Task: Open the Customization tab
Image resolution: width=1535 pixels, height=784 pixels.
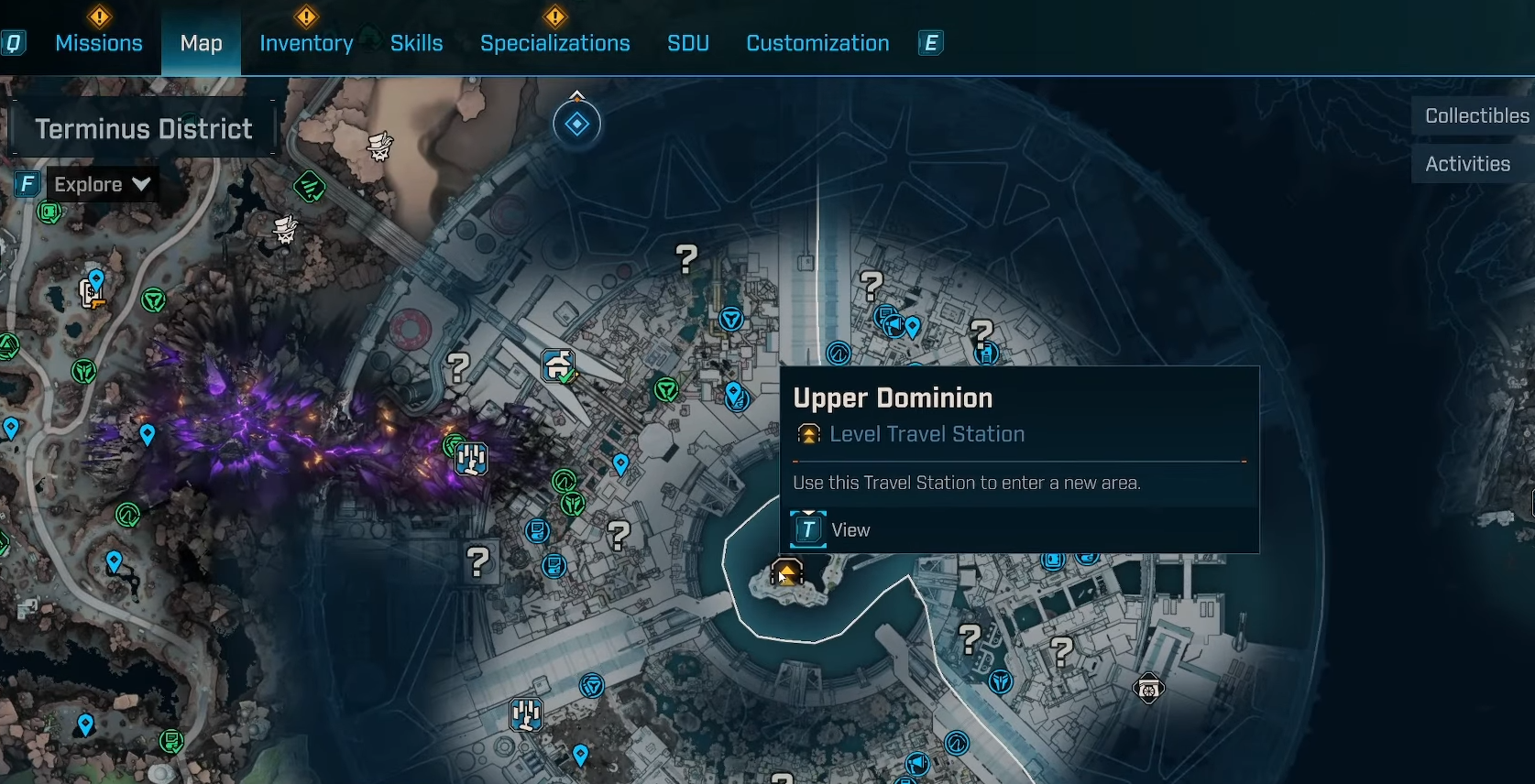Action: tap(817, 43)
